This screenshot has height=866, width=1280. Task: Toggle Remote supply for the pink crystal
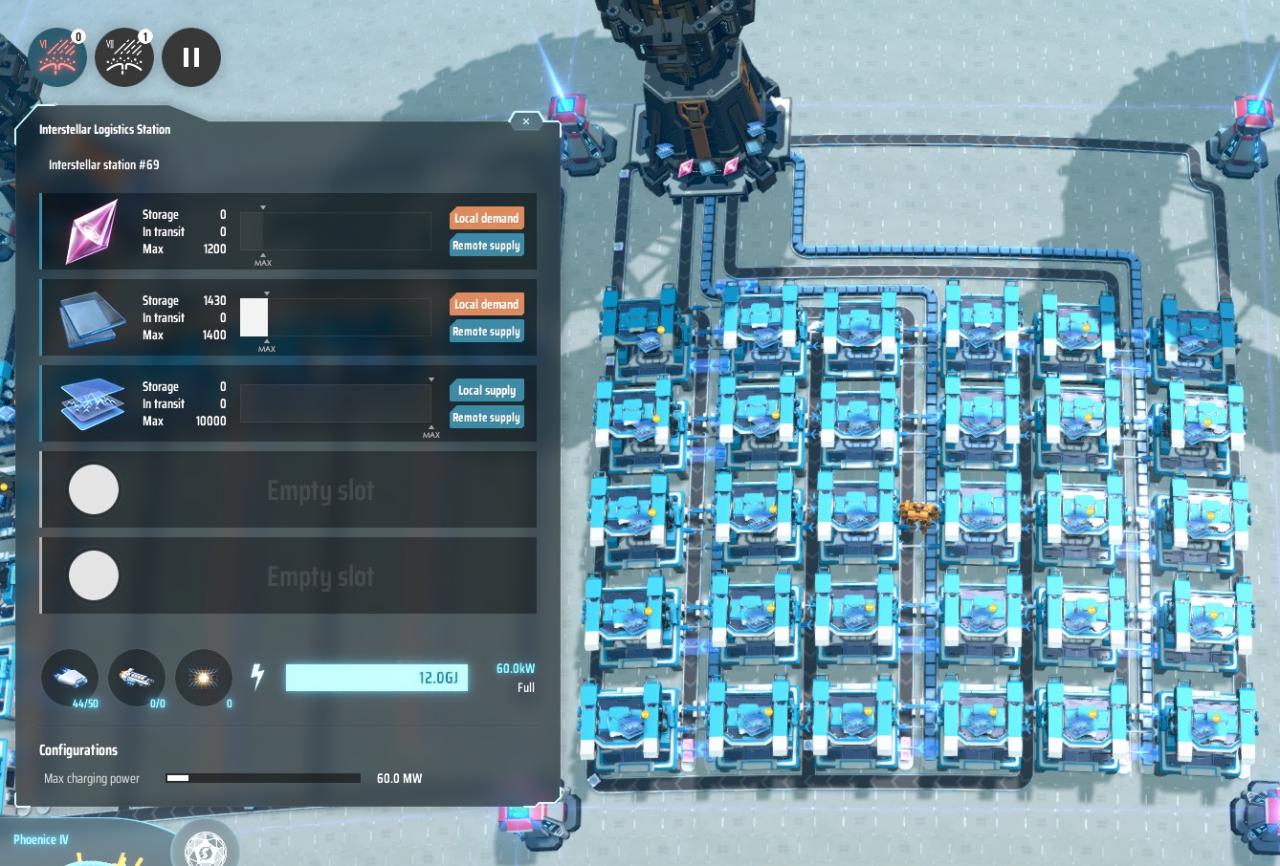click(x=486, y=246)
